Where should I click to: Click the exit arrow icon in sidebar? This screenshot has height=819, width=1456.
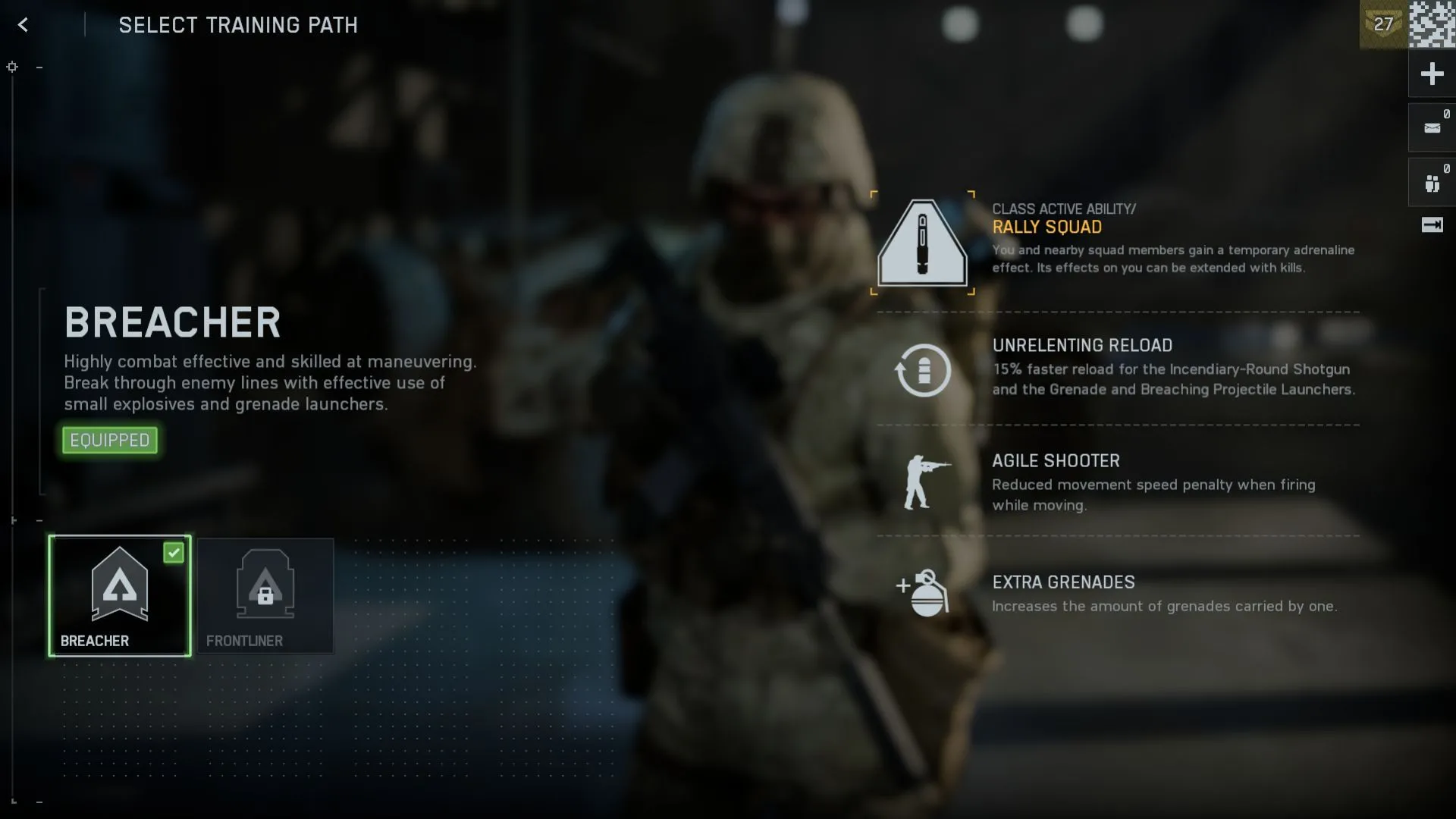[x=1432, y=225]
